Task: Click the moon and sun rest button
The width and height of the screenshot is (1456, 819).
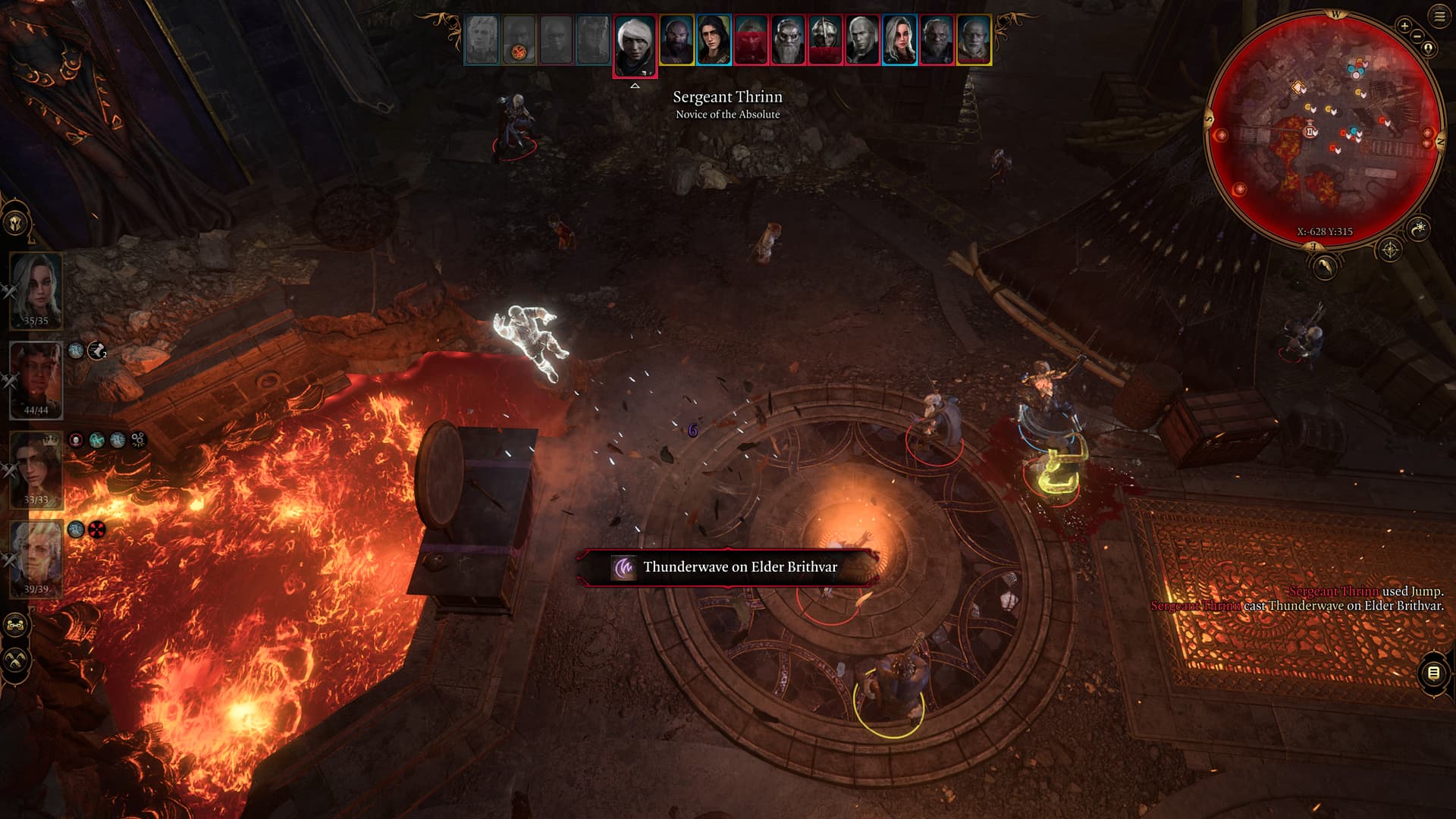Action: tap(1419, 227)
